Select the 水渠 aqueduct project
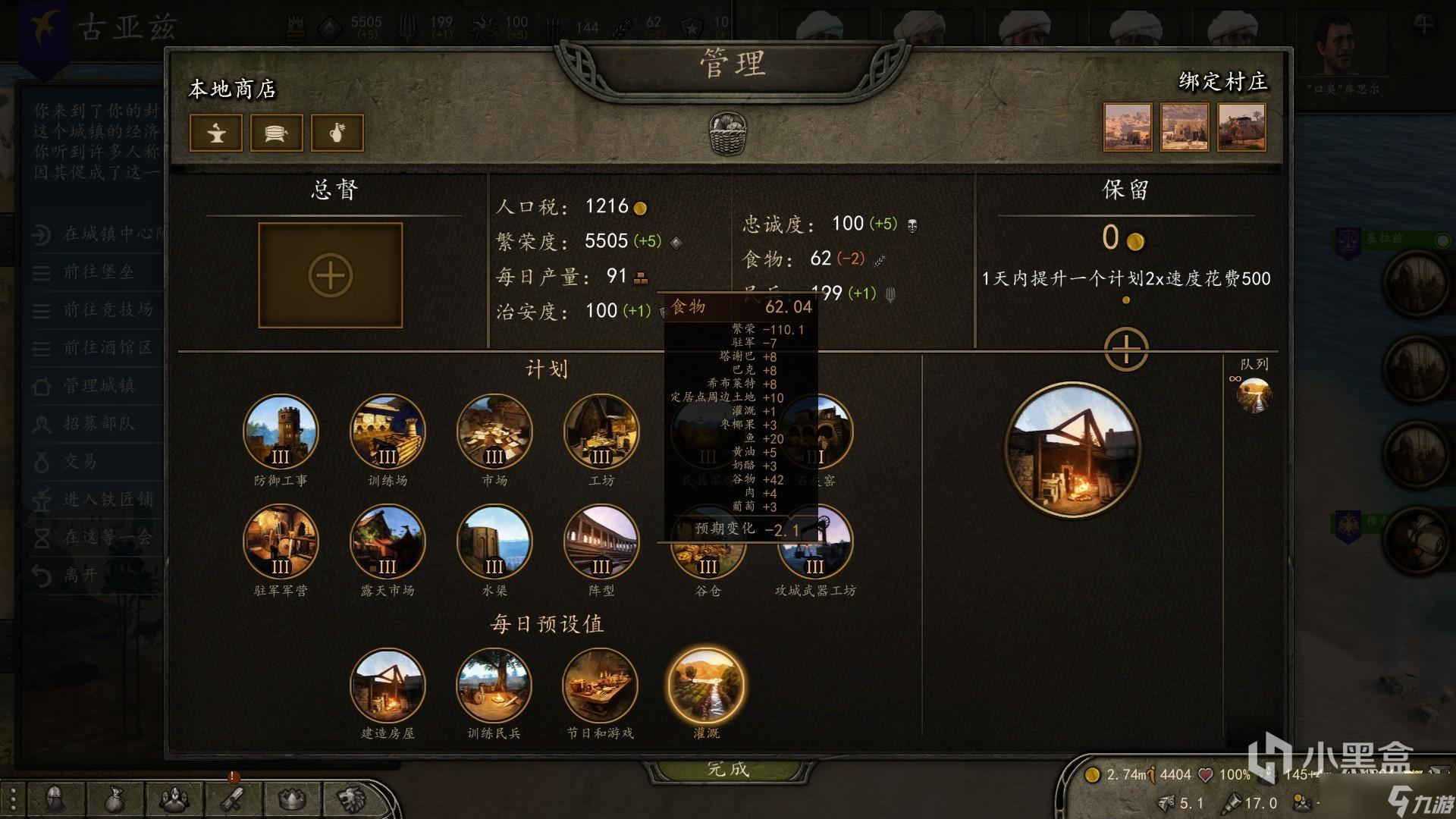 [494, 541]
